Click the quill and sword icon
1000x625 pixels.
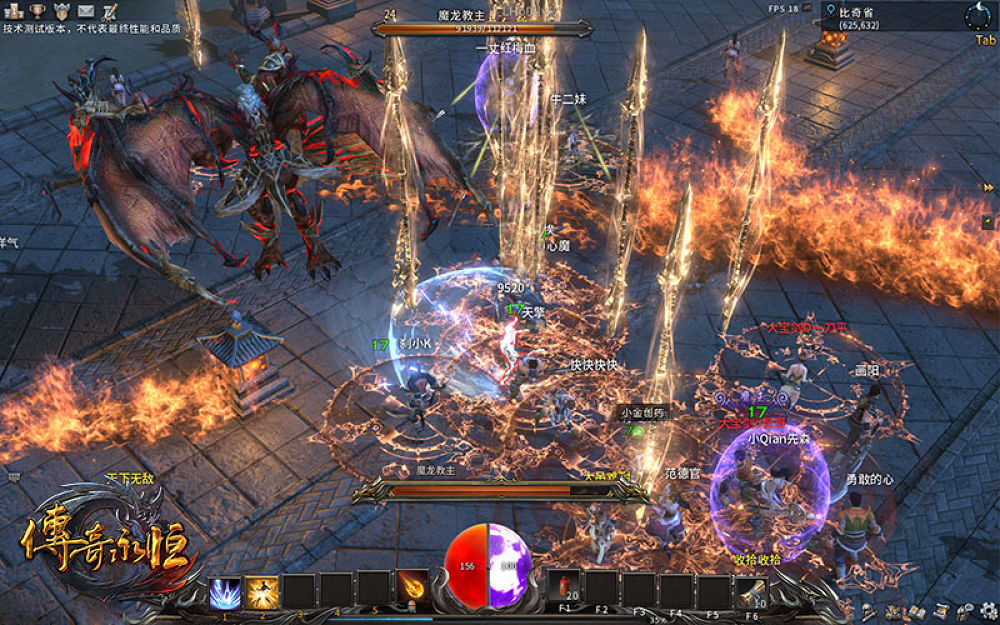pyautogui.click(x=110, y=11)
